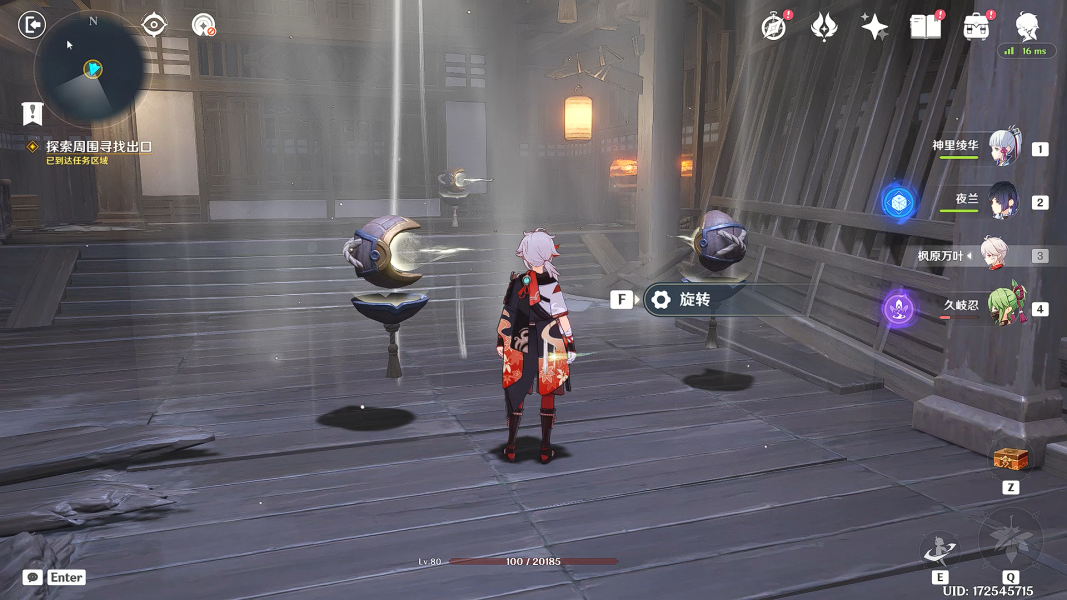Viewport: 1067px width, 600px height.
Task: Click the exit door icon
Action: pos(32,24)
